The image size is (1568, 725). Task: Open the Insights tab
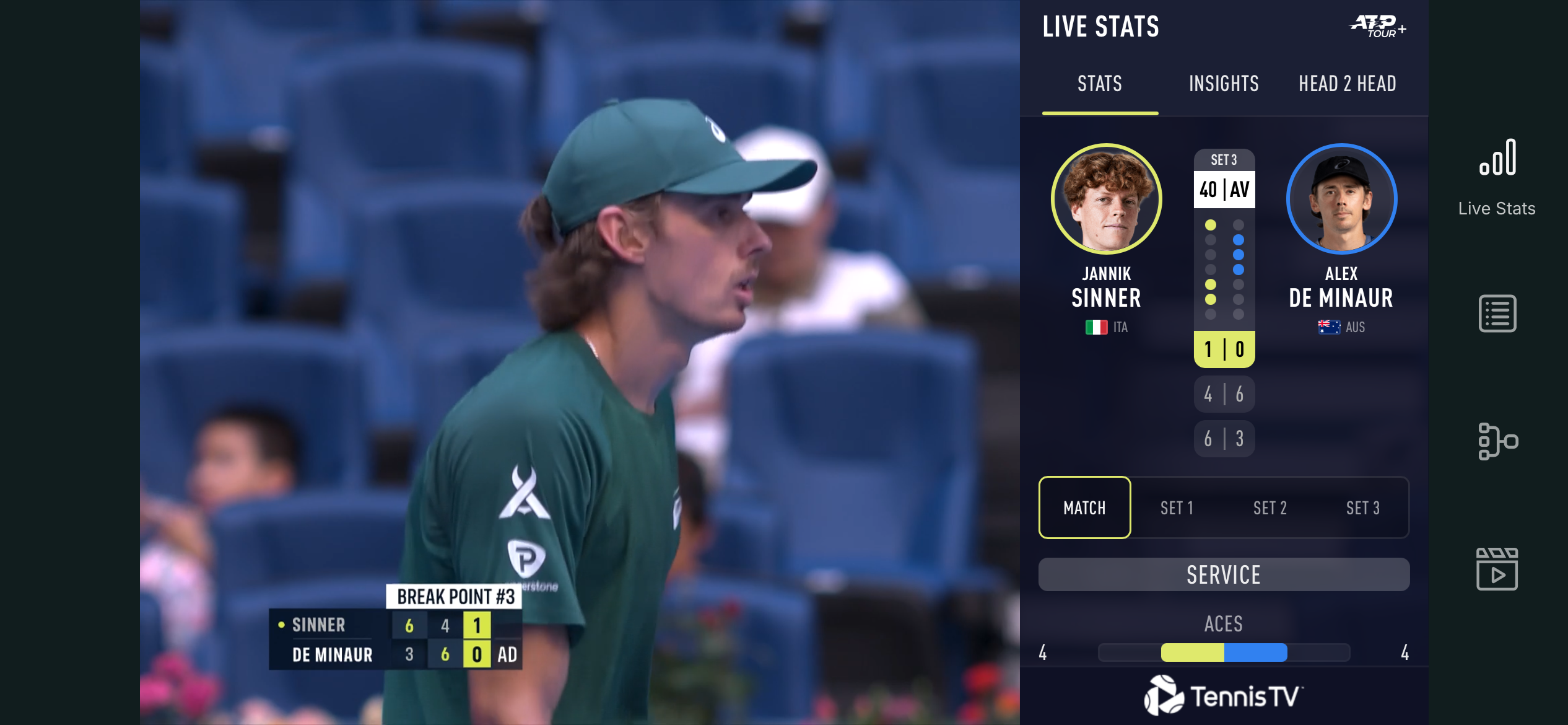click(x=1224, y=84)
